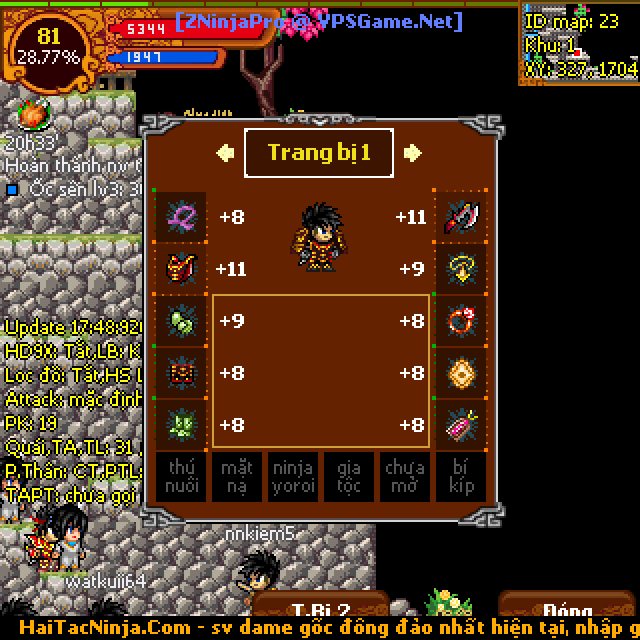This screenshot has height=640, width=640.
Task: Select the pink amulet equipment slot
Action: 460,425
